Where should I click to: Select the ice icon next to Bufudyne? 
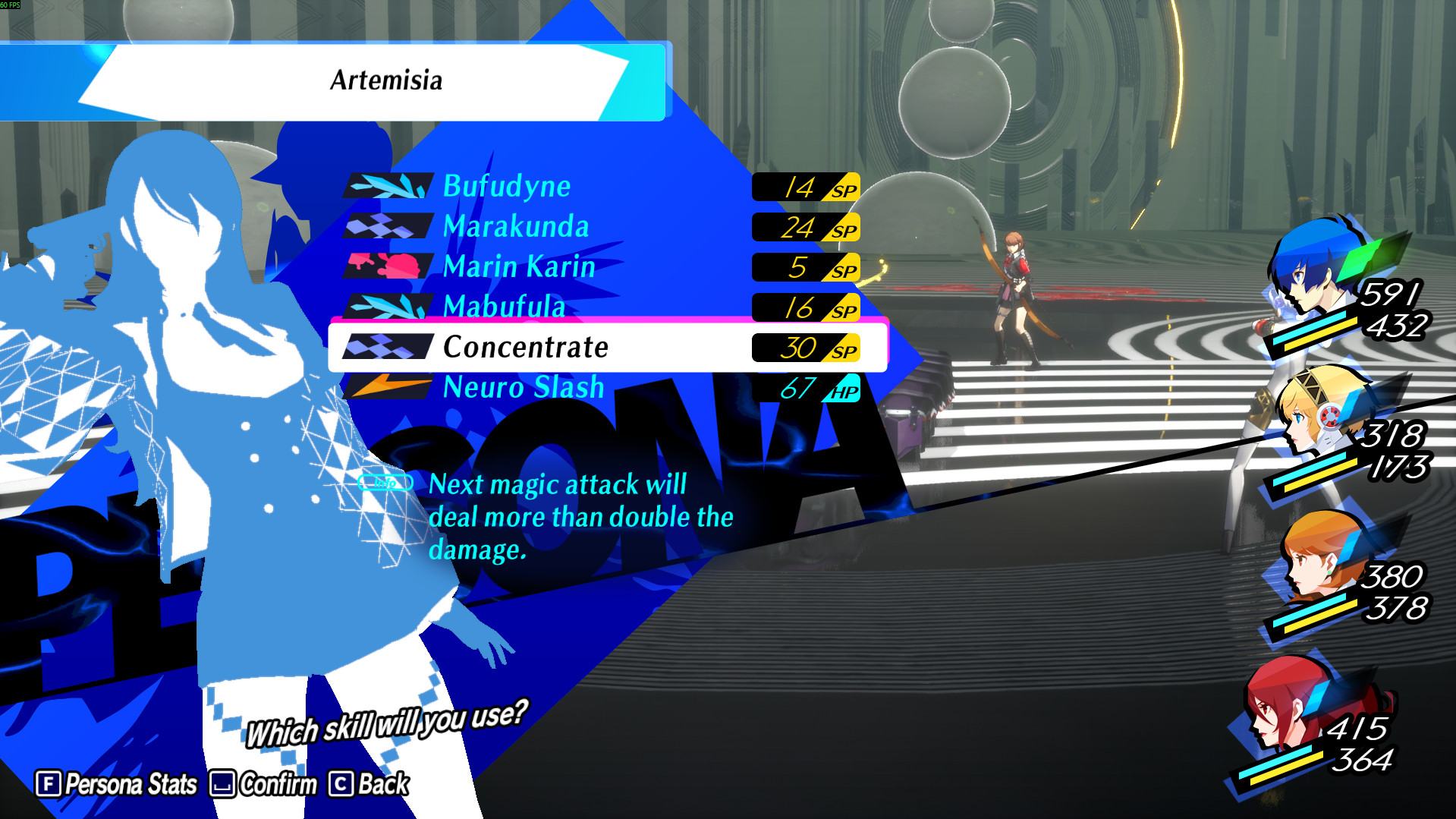[x=385, y=187]
